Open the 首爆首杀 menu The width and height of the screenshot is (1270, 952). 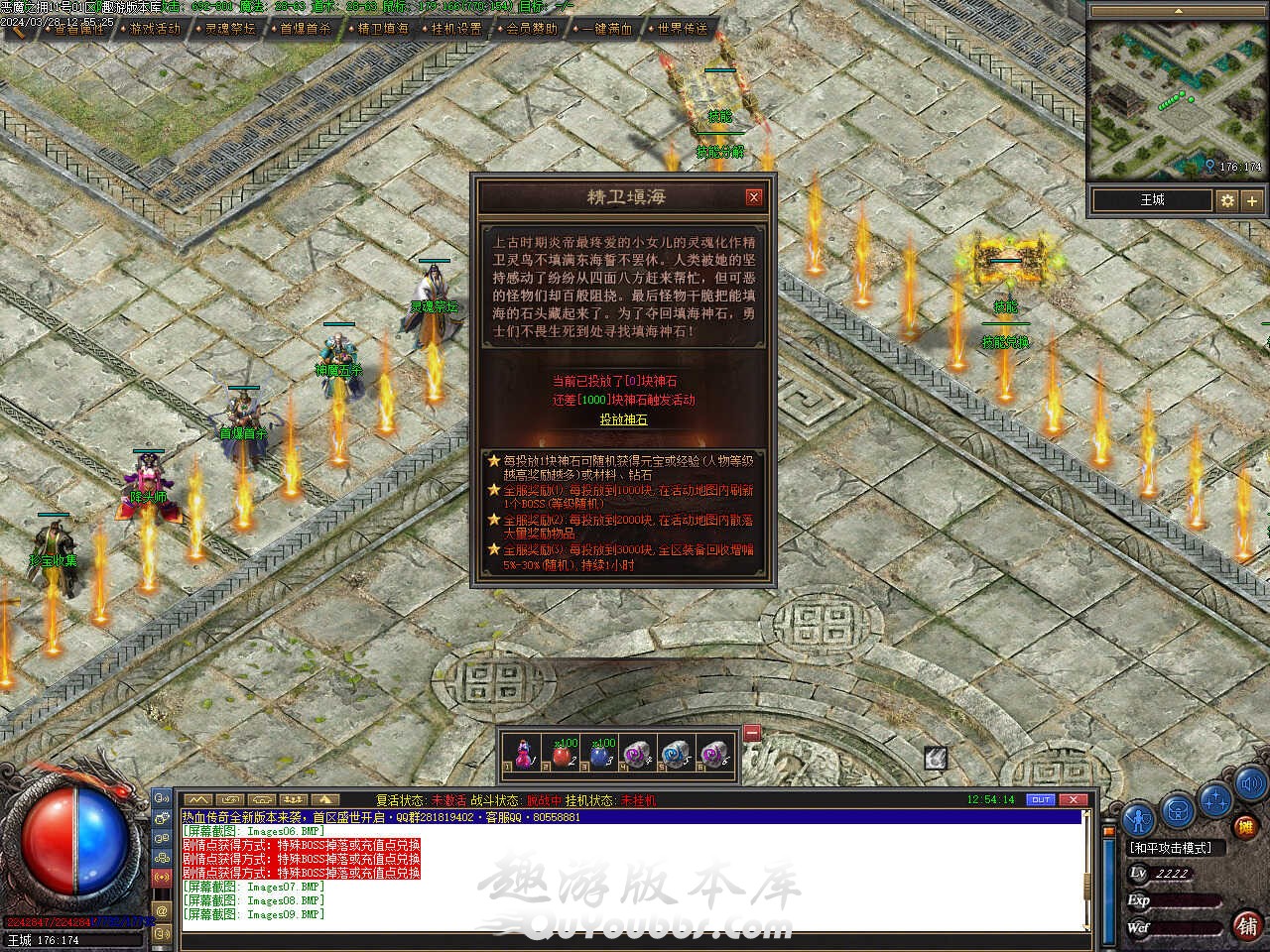pyautogui.click(x=306, y=29)
